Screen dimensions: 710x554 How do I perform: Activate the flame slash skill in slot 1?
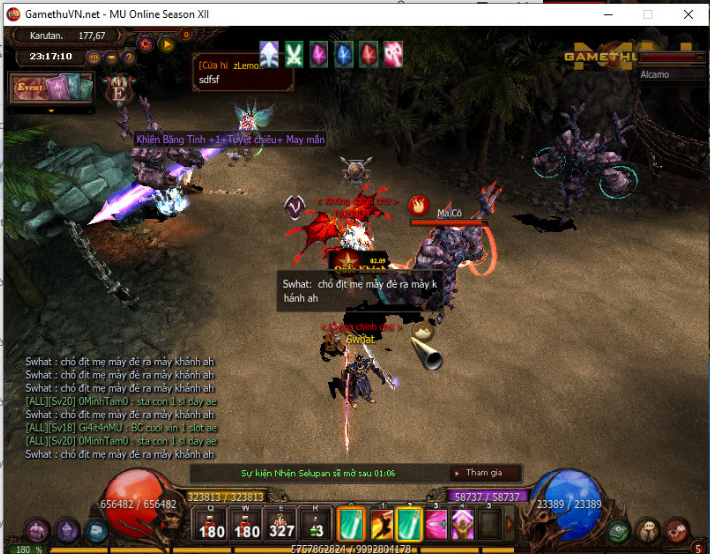click(x=382, y=524)
